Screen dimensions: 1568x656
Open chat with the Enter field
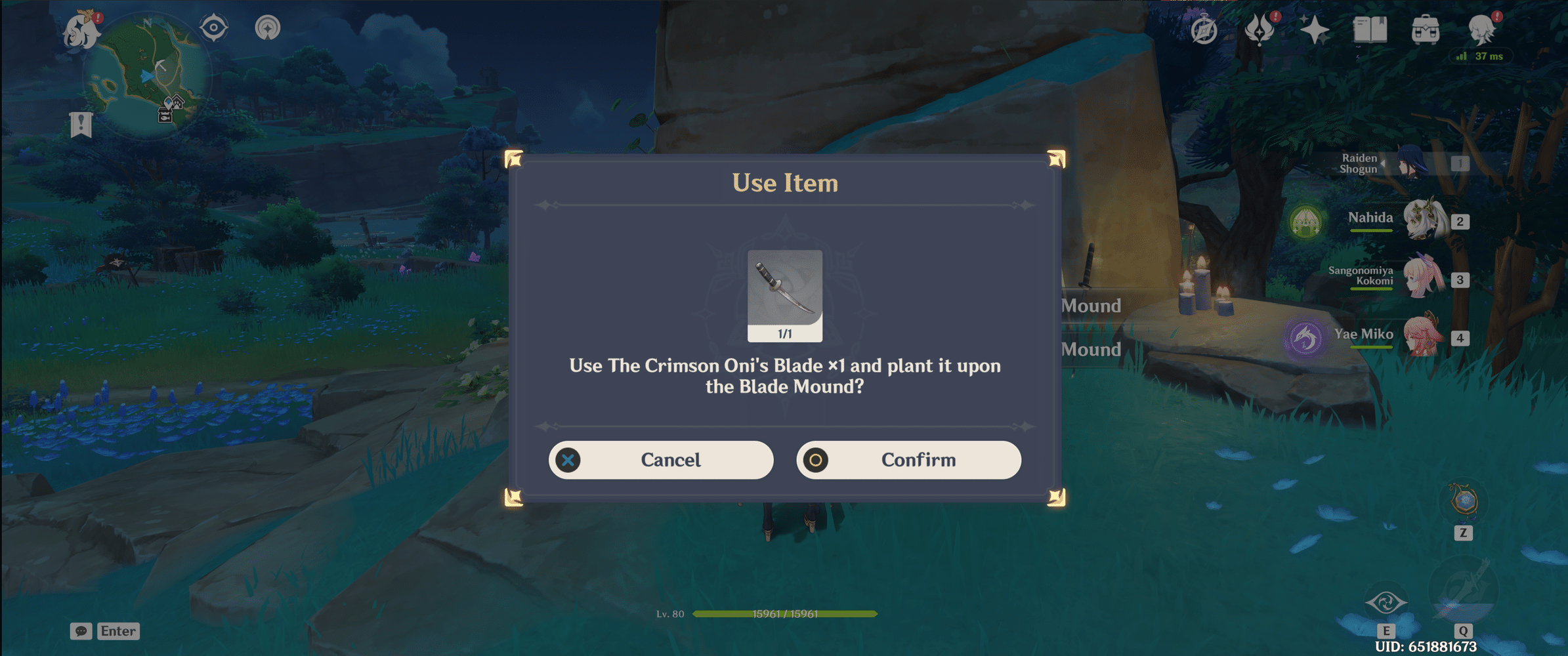coord(117,631)
